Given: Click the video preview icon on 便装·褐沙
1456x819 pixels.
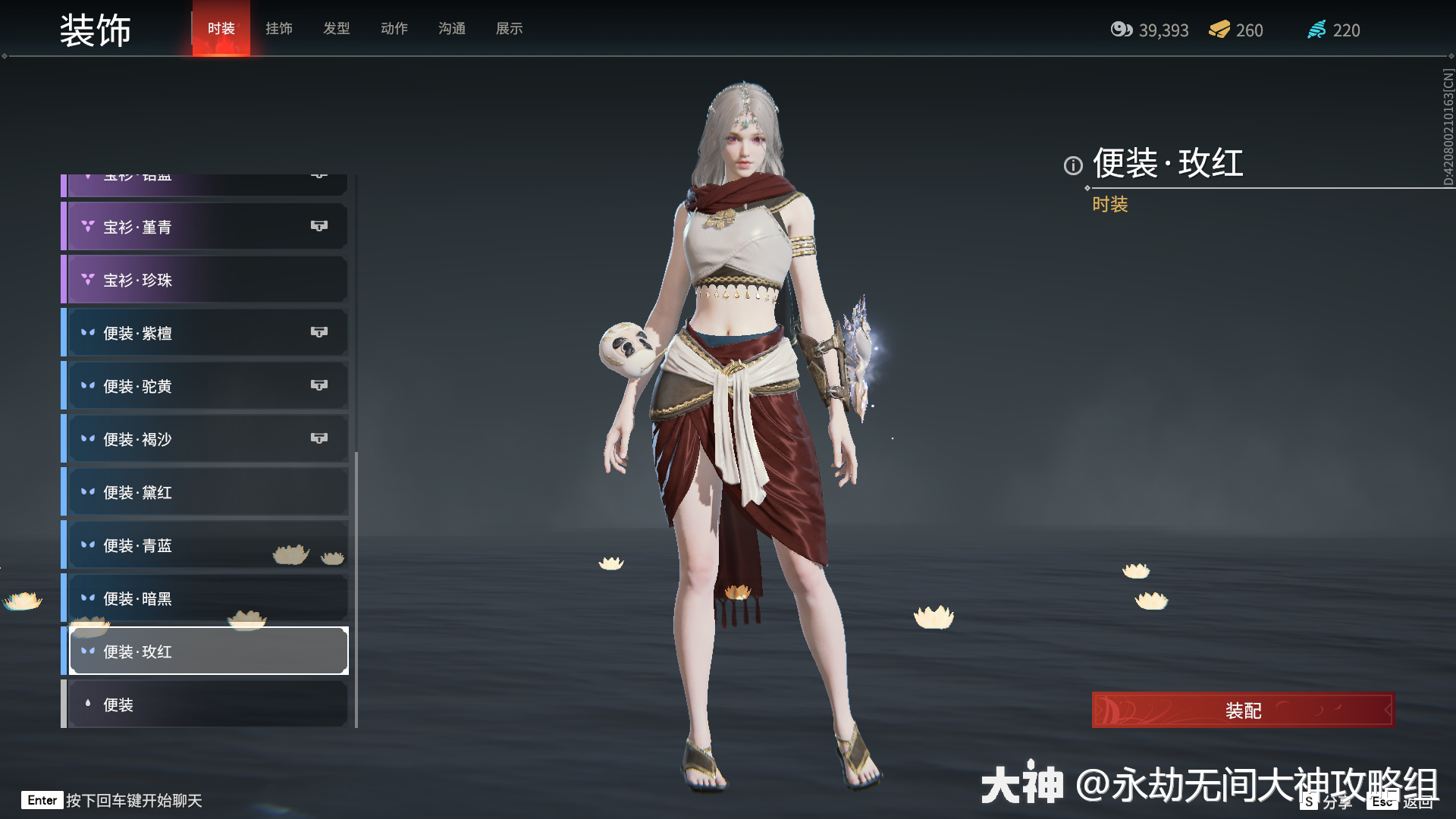Looking at the screenshot, I should coord(319,438).
